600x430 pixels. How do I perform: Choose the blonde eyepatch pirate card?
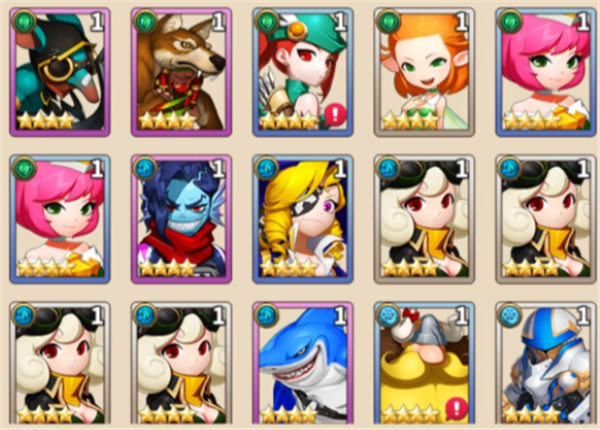[x=302, y=218]
